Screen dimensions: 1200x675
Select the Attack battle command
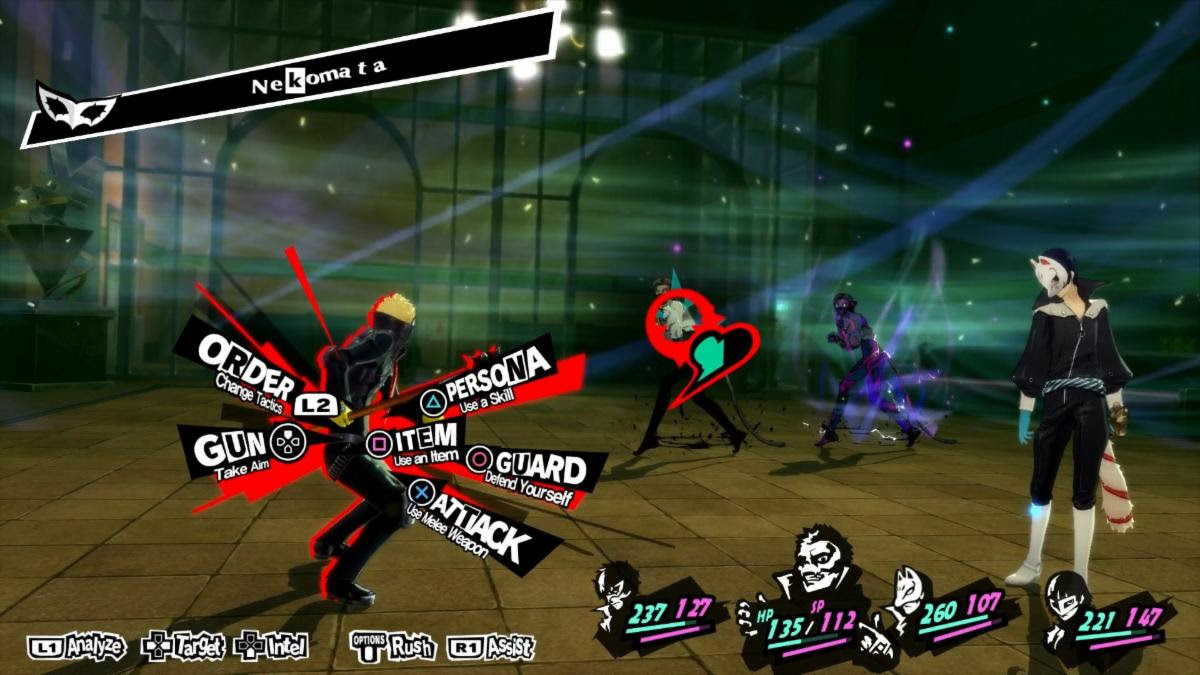(x=470, y=520)
